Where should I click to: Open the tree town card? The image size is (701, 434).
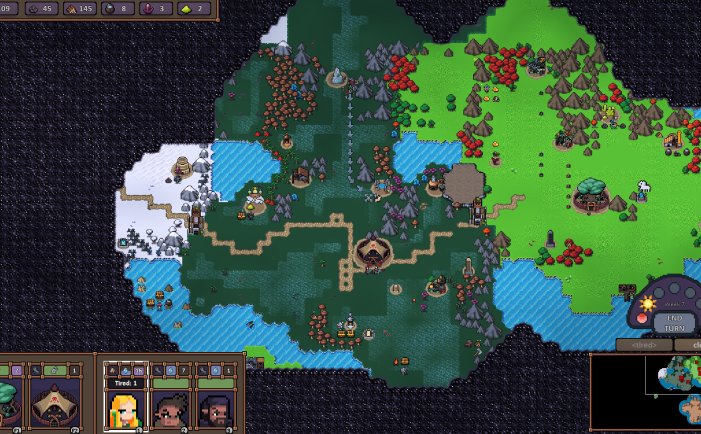pos(8,405)
